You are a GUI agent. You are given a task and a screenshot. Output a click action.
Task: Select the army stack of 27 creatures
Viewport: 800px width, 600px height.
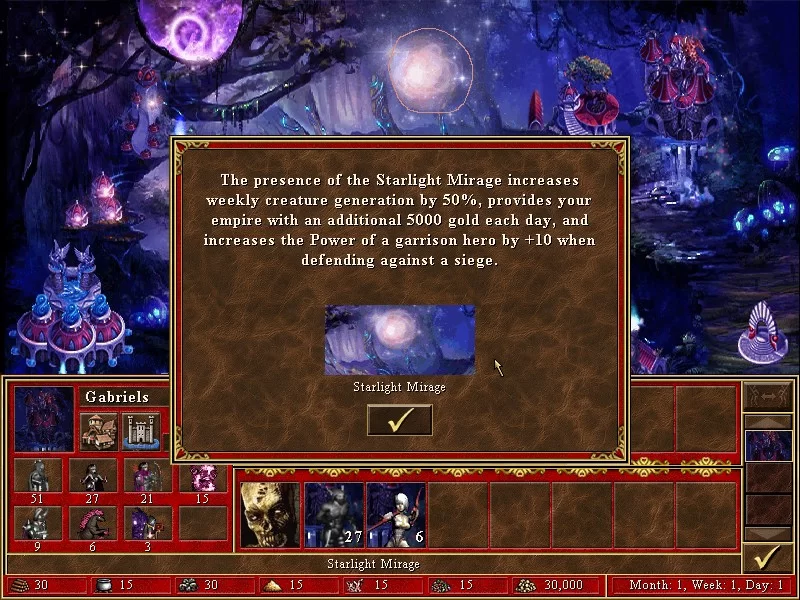tap(334, 515)
